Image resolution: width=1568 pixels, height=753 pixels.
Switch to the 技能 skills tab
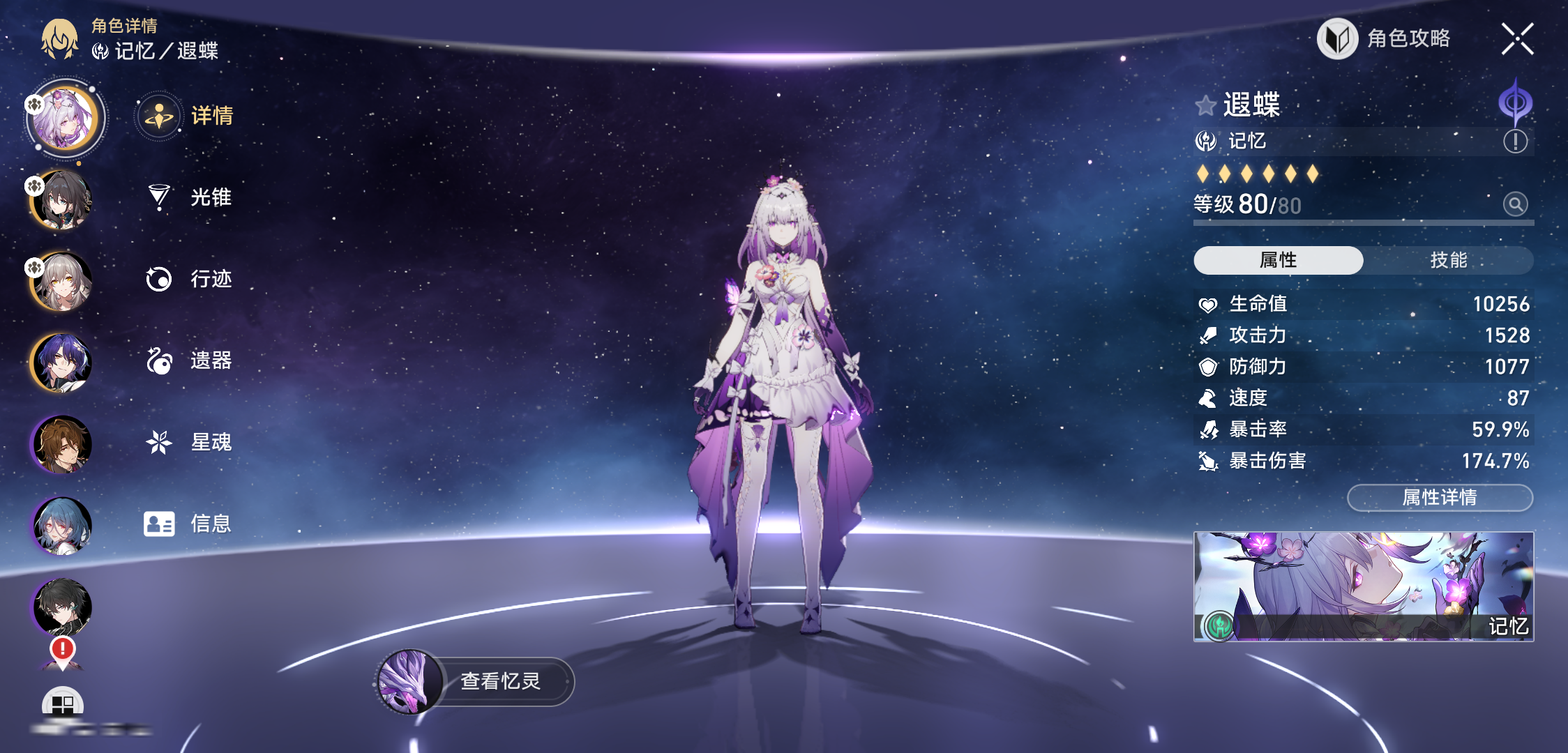(x=1448, y=260)
